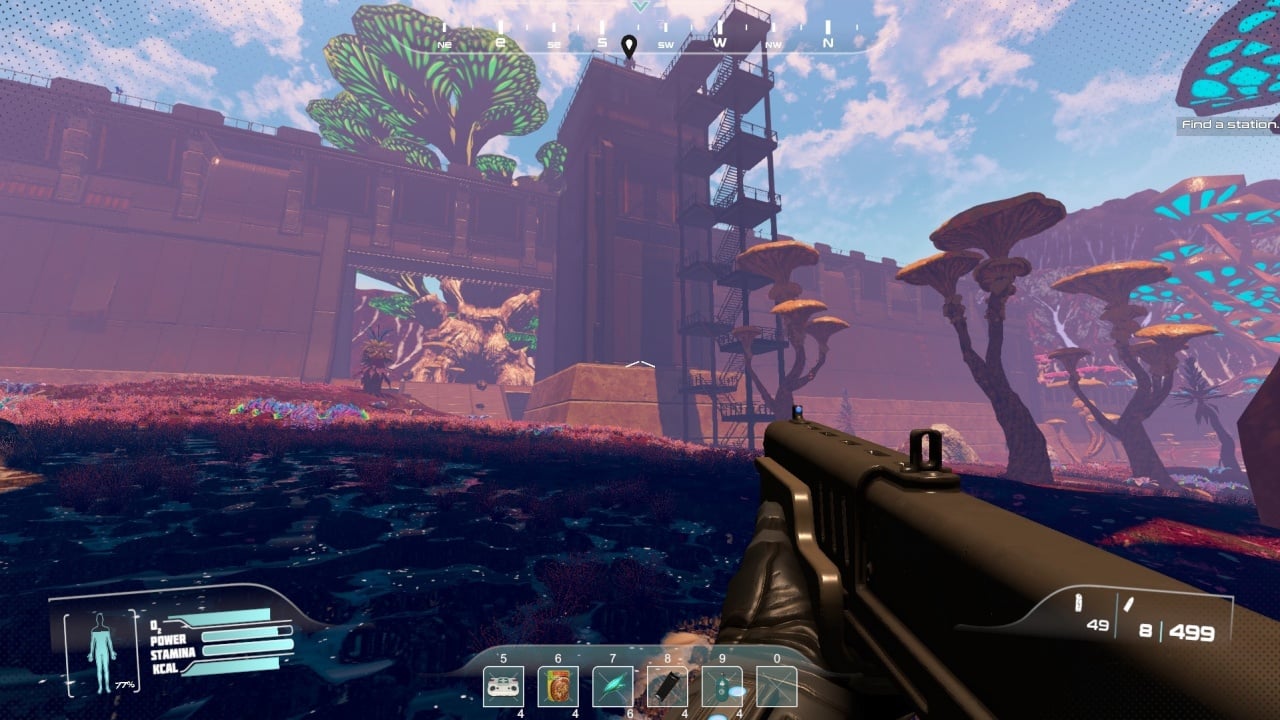1280x720 pixels.
Task: Click the body status silhouette icon
Action: tap(101, 640)
